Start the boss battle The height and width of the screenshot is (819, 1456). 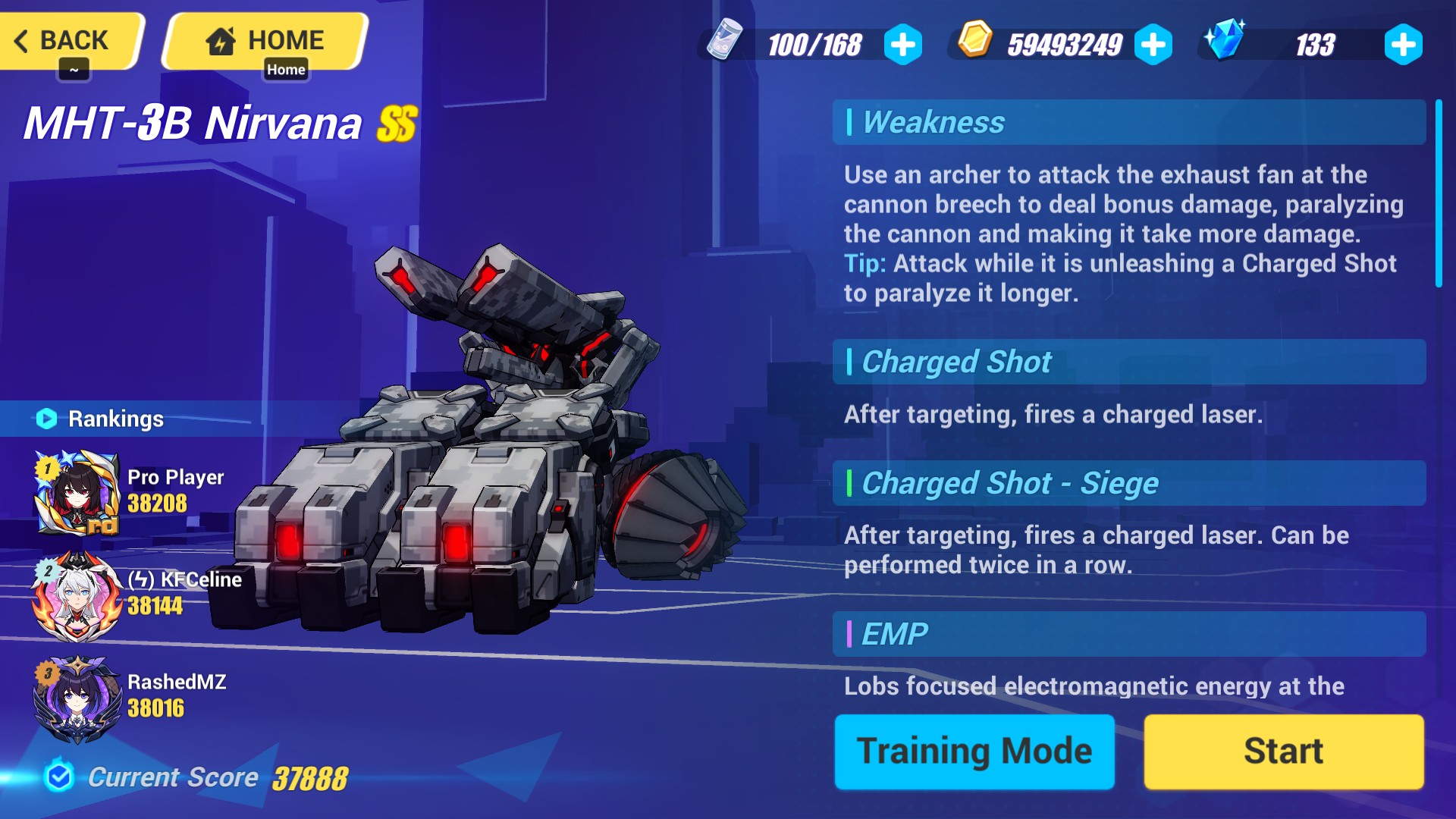click(x=1283, y=752)
